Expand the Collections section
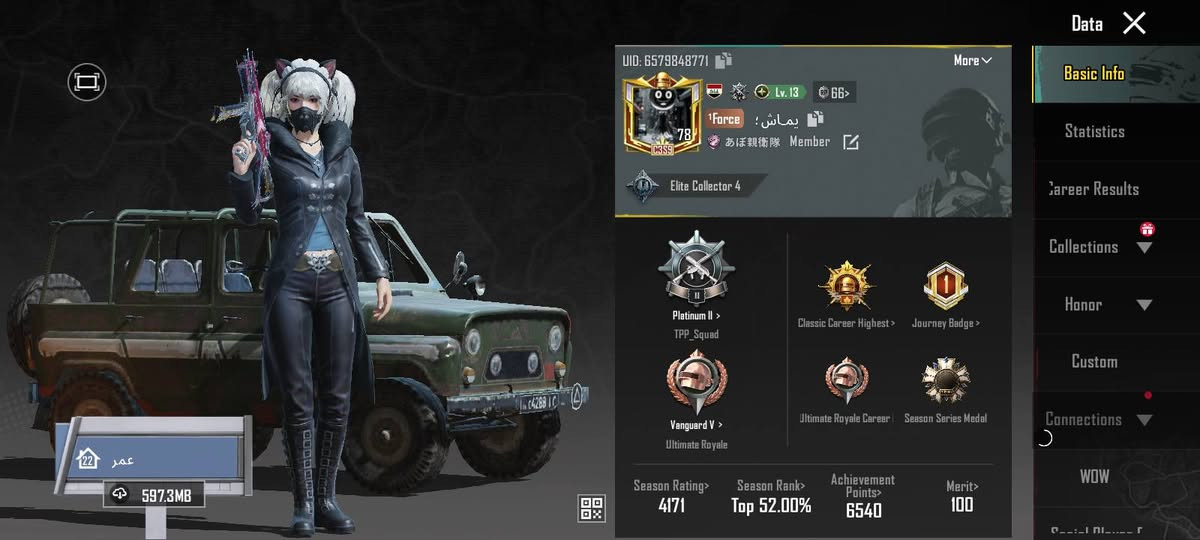The width and height of the screenshot is (1200, 540). point(1098,247)
